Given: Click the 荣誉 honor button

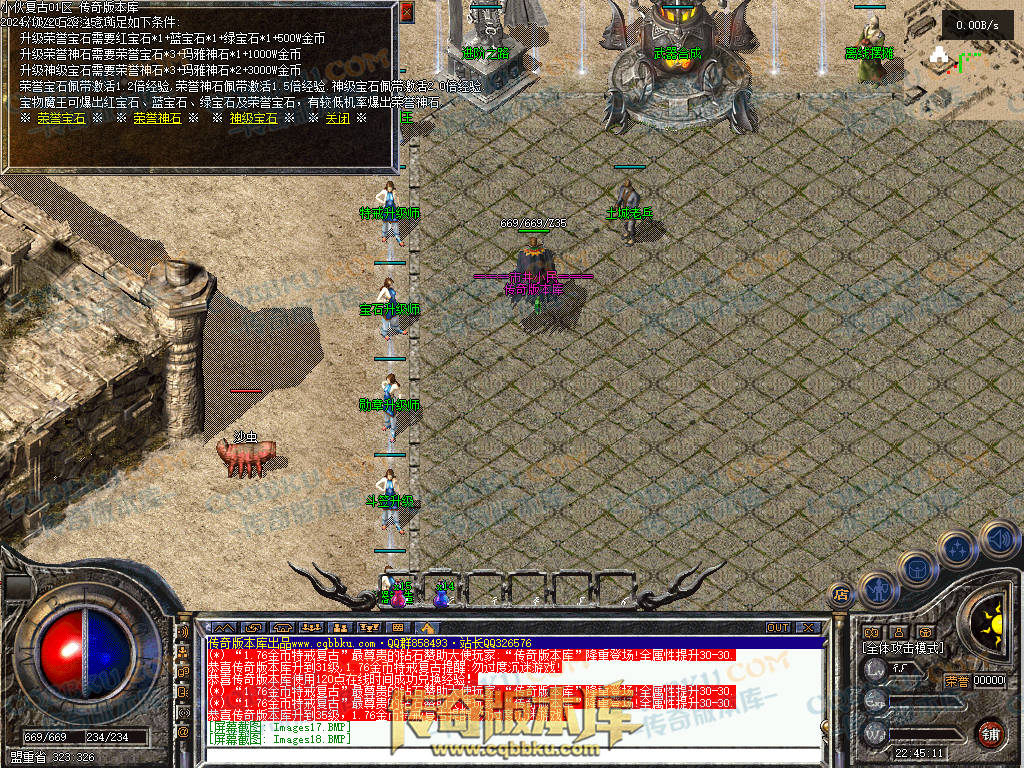Looking at the screenshot, I should click(x=956, y=681).
